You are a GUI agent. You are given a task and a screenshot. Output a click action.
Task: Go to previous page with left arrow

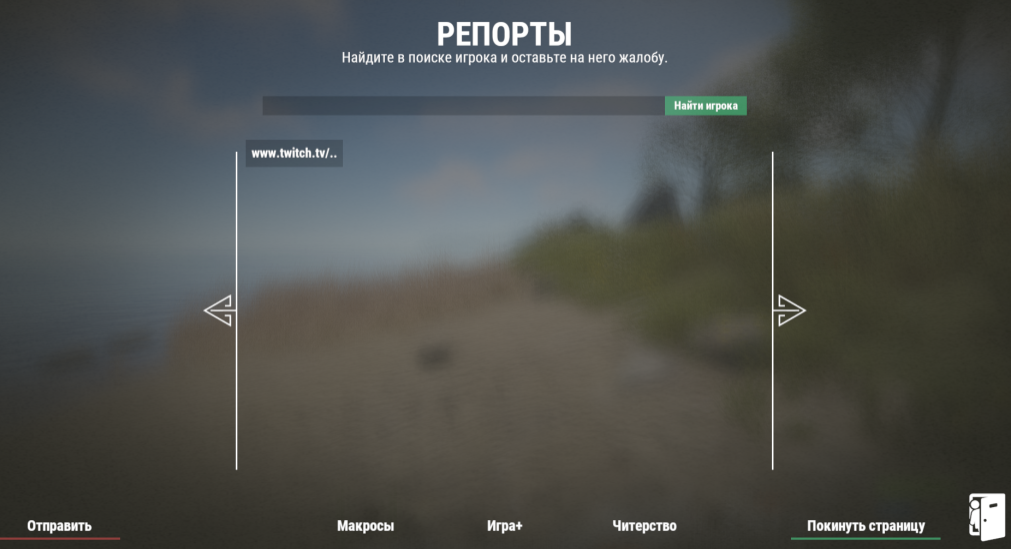point(219,311)
